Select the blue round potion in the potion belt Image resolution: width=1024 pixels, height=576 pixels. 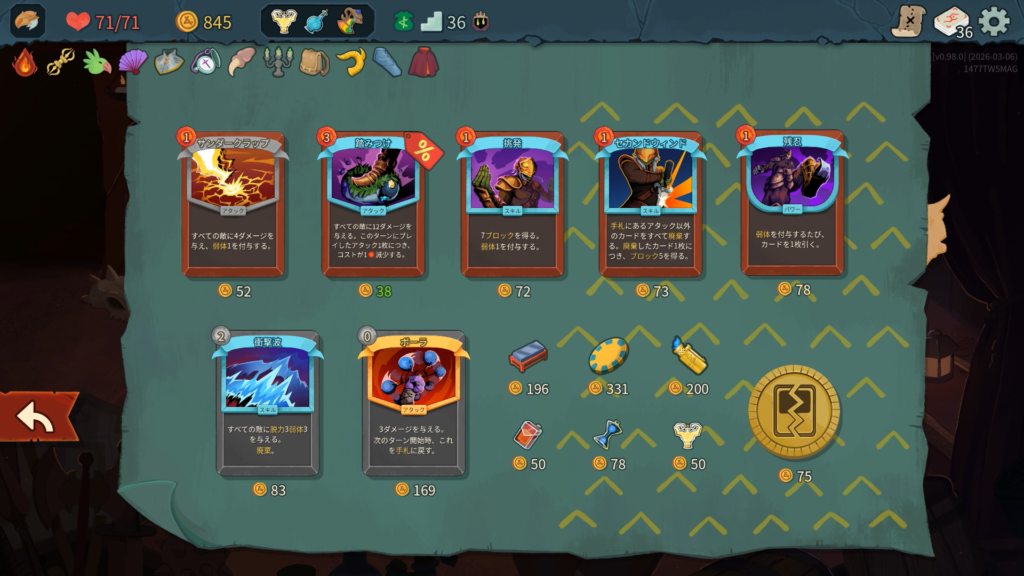coord(317,21)
